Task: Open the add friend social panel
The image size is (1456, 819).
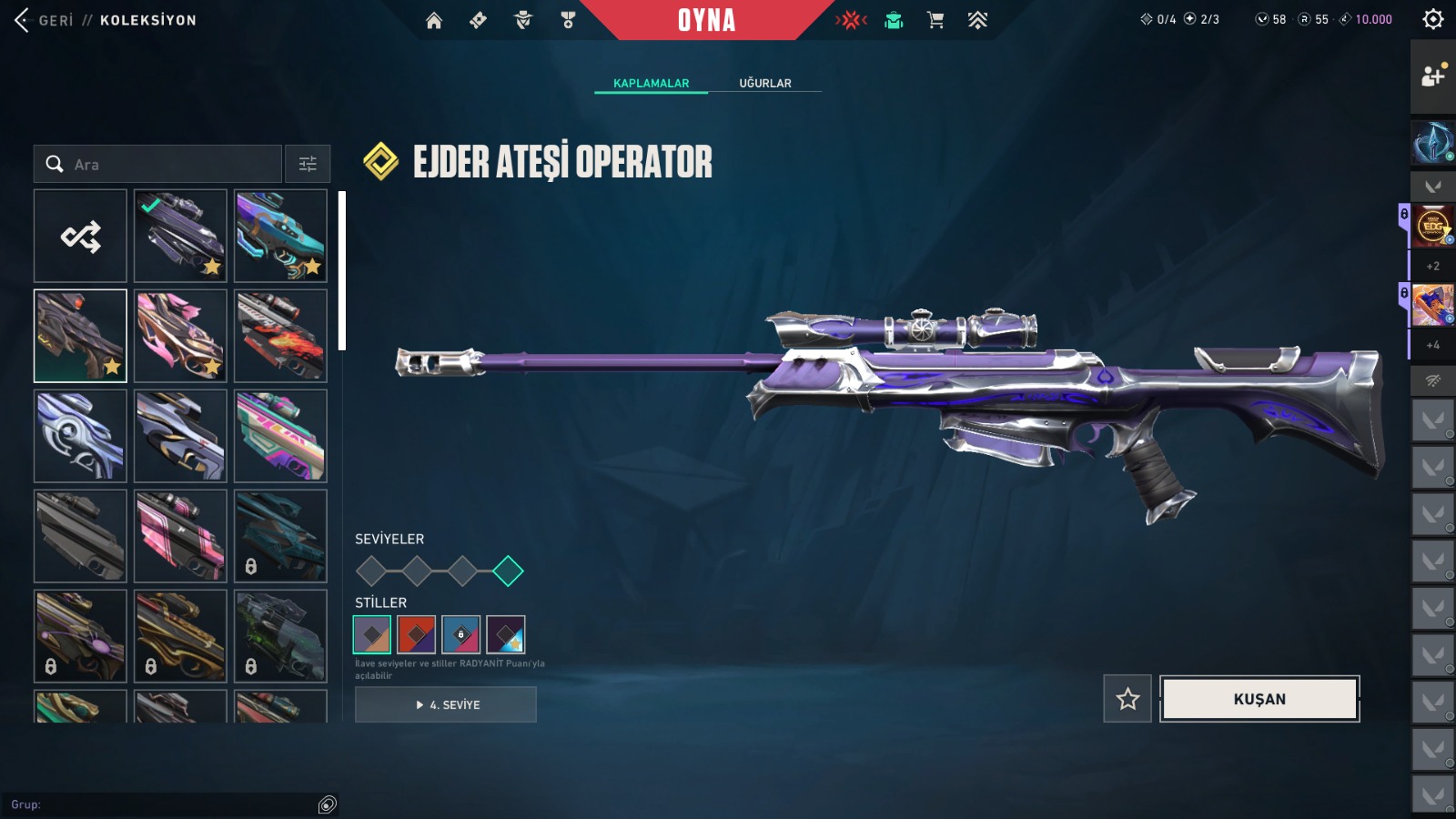Action: pyautogui.click(x=1433, y=76)
